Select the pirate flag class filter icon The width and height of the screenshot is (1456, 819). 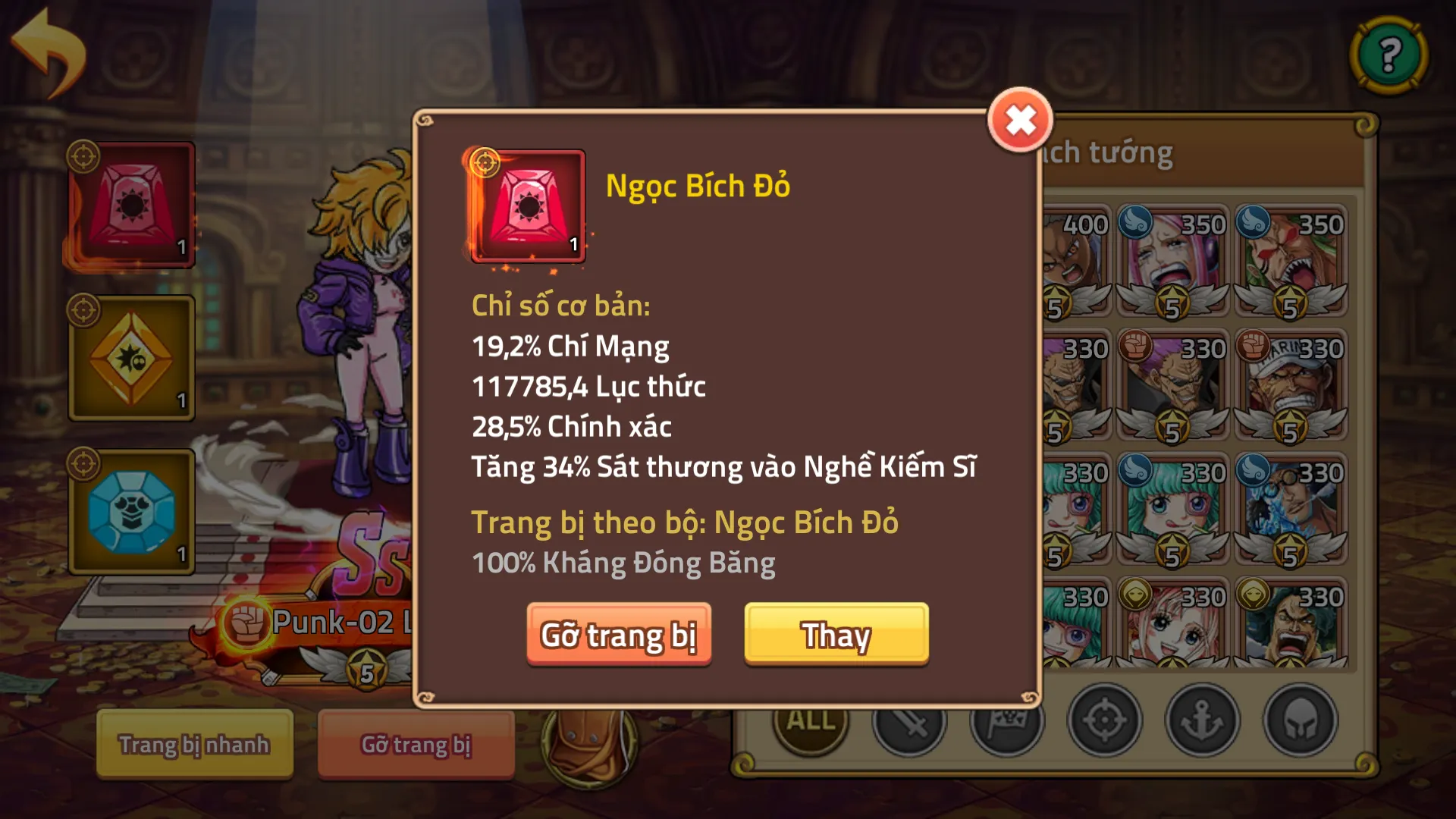[x=1009, y=722]
